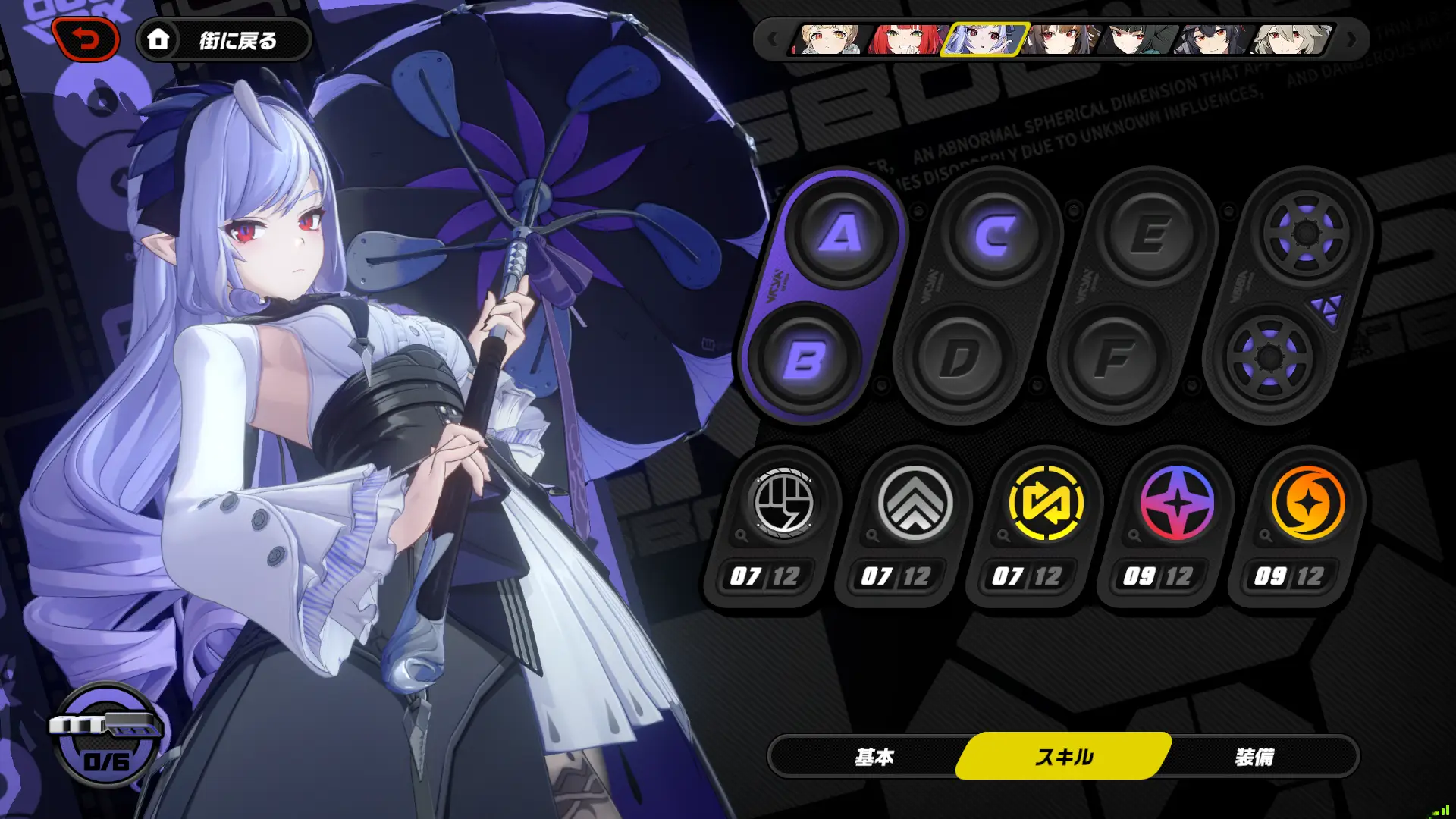Image resolution: width=1456 pixels, height=819 pixels.
Task: Select core skill node B
Action: (803, 359)
